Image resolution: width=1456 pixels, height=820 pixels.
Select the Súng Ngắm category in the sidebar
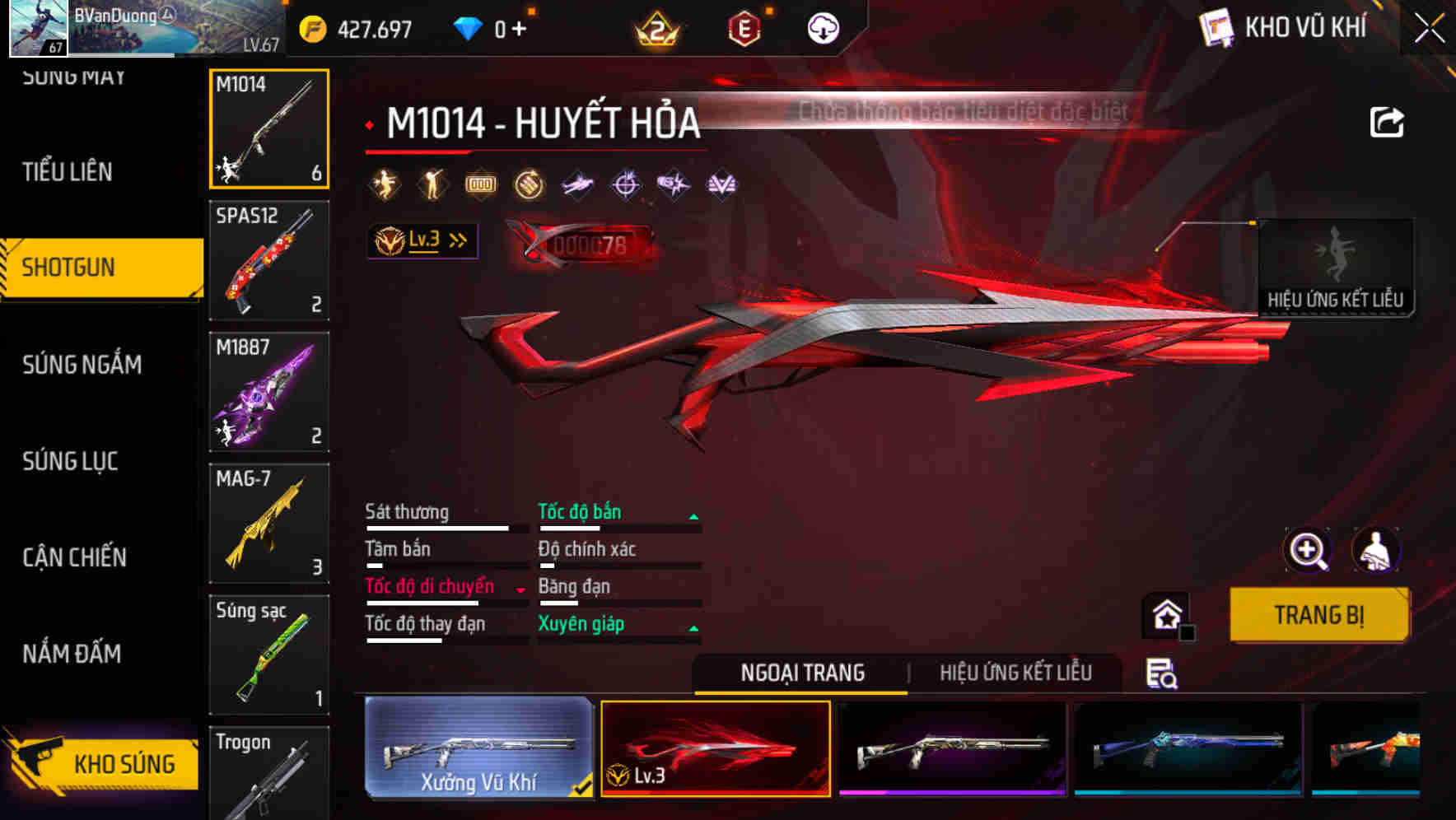coord(82,365)
